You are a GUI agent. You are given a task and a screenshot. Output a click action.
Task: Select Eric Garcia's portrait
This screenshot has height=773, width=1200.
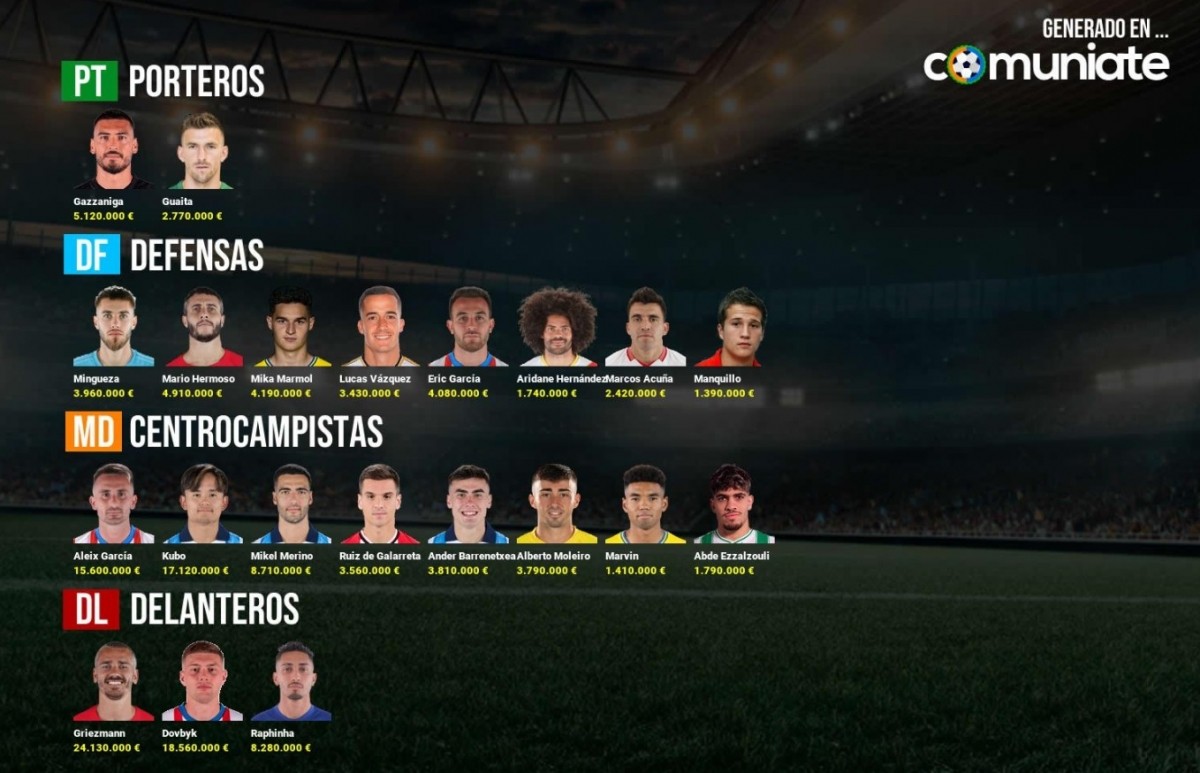click(x=468, y=327)
